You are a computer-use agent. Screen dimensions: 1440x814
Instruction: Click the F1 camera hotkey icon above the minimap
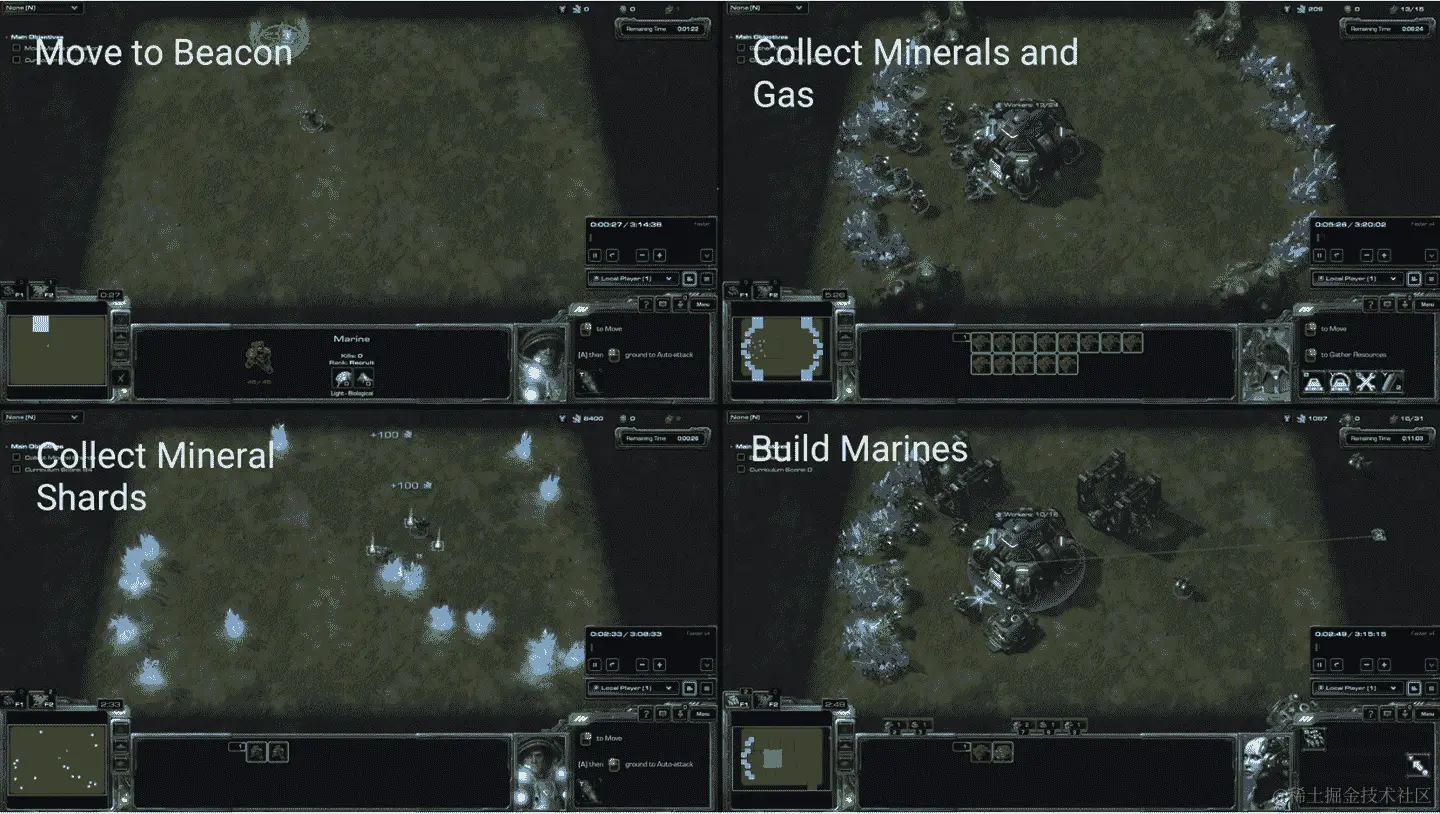(15, 293)
